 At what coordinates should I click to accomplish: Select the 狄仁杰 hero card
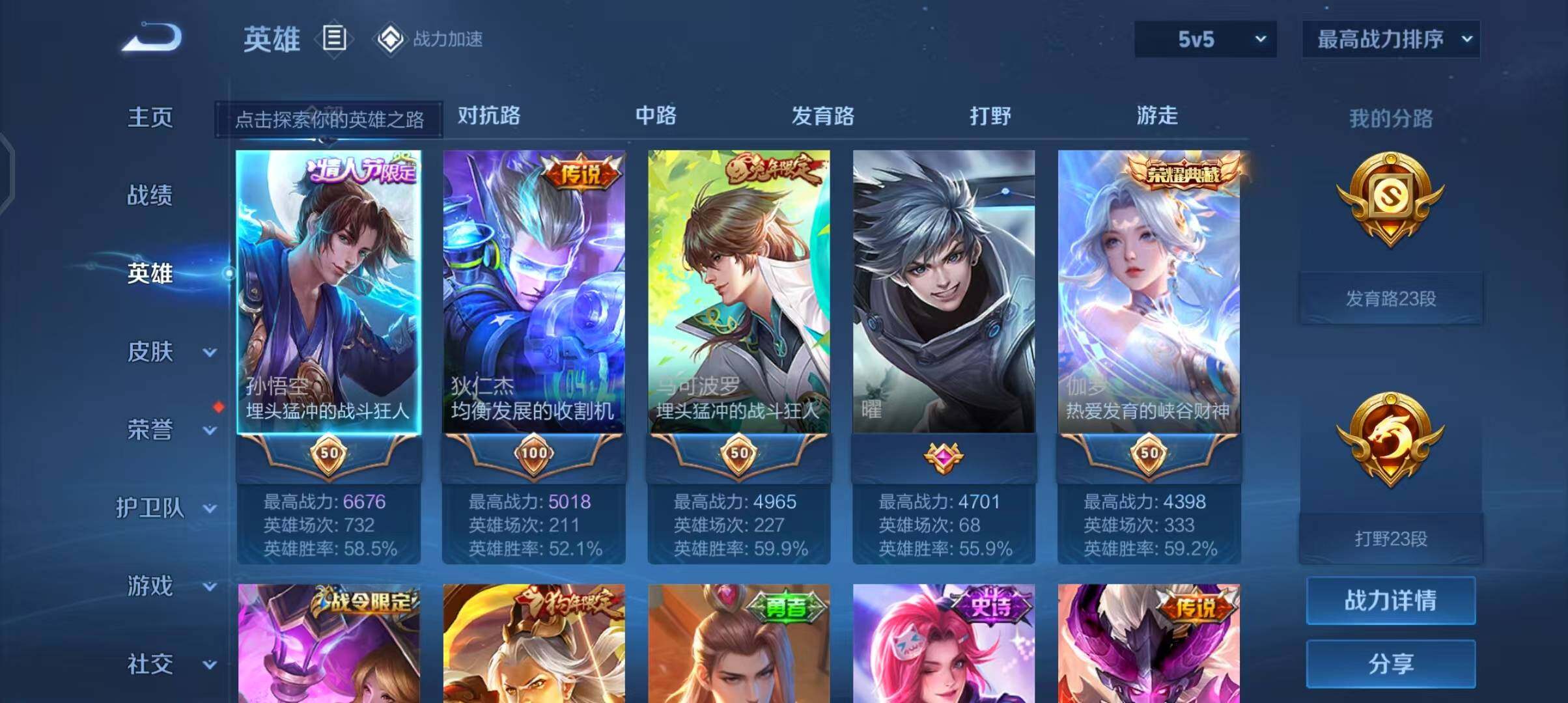(x=533, y=293)
